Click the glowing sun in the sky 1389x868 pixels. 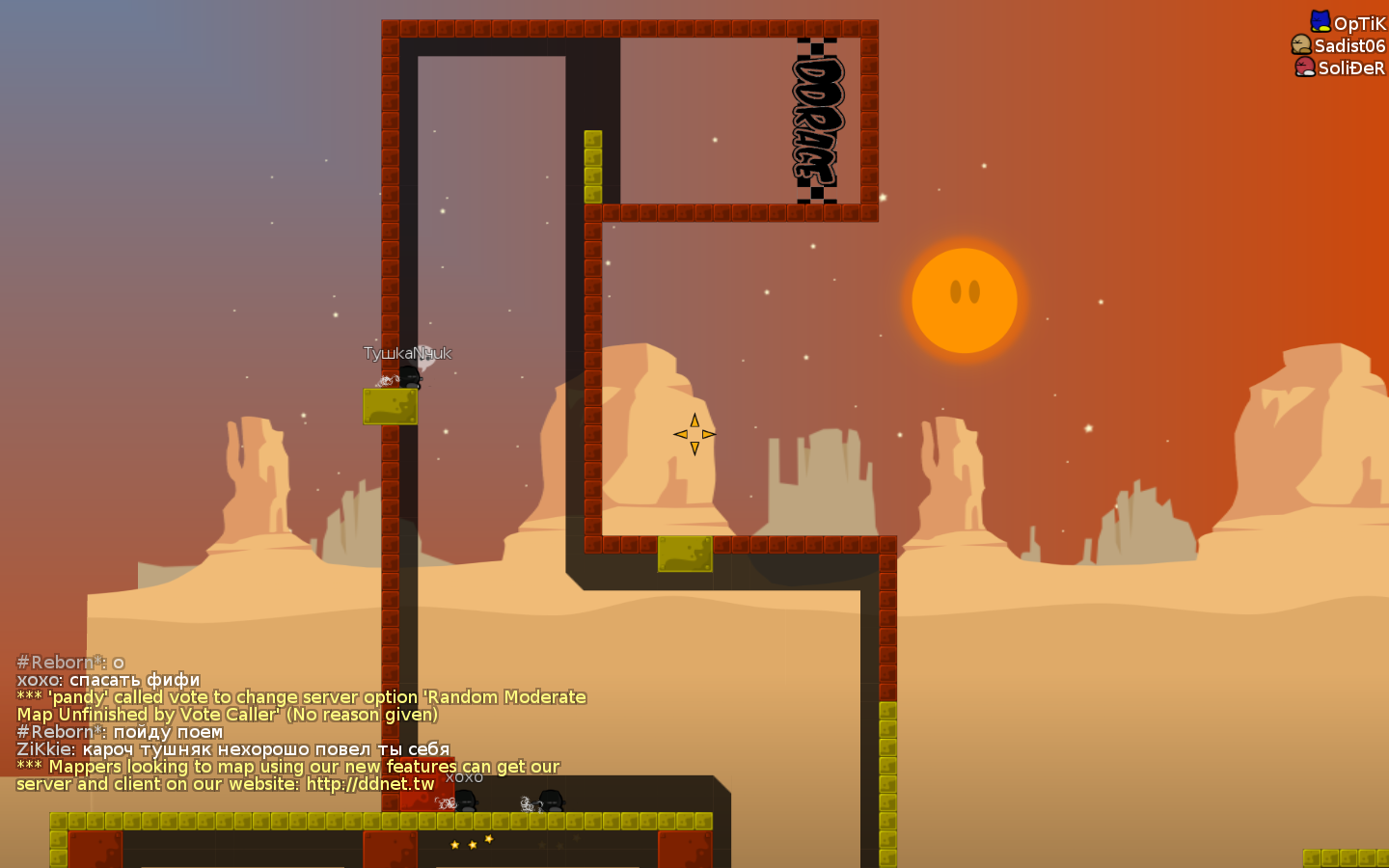coord(964,300)
